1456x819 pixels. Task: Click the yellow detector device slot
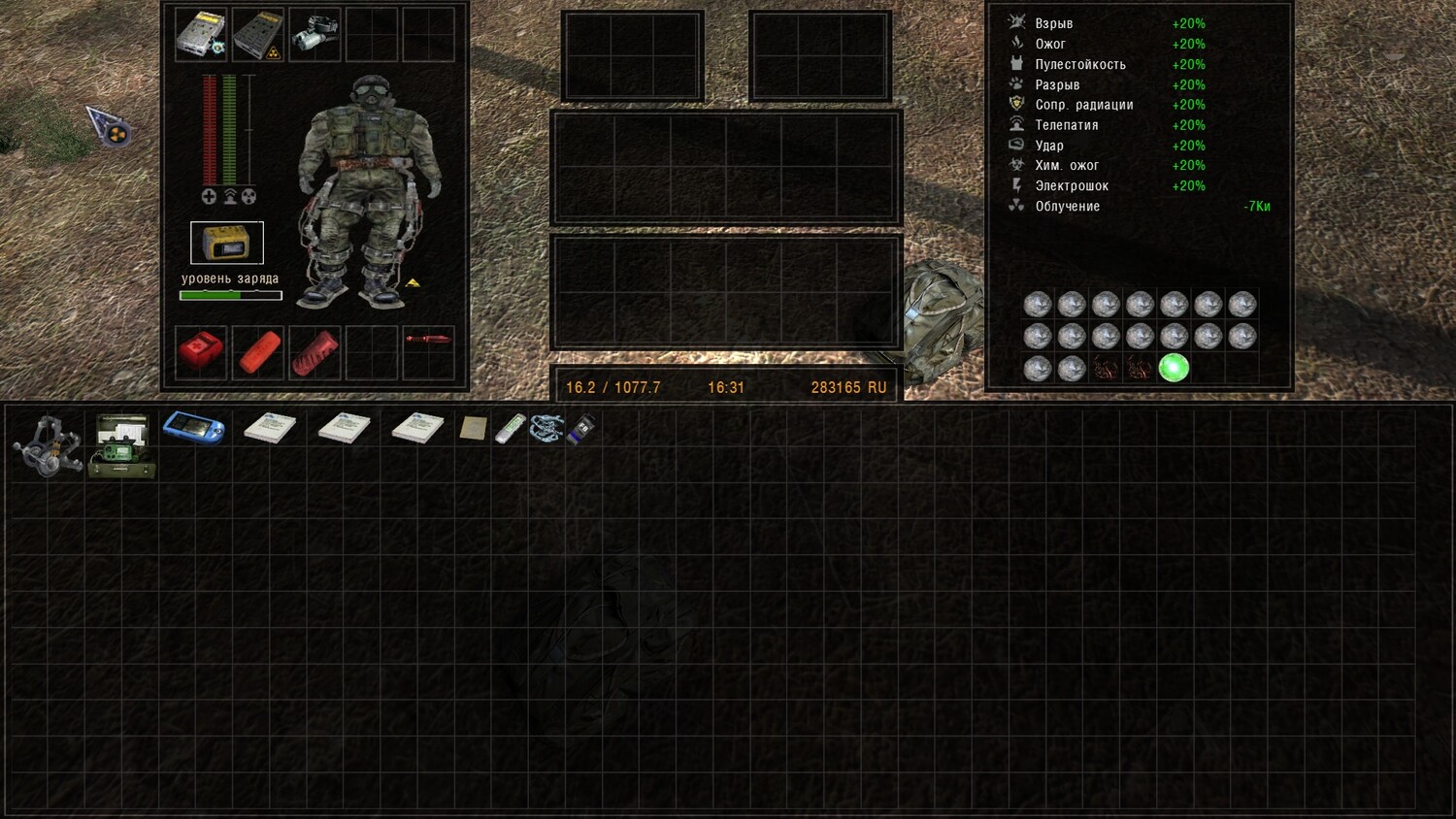[x=227, y=243]
